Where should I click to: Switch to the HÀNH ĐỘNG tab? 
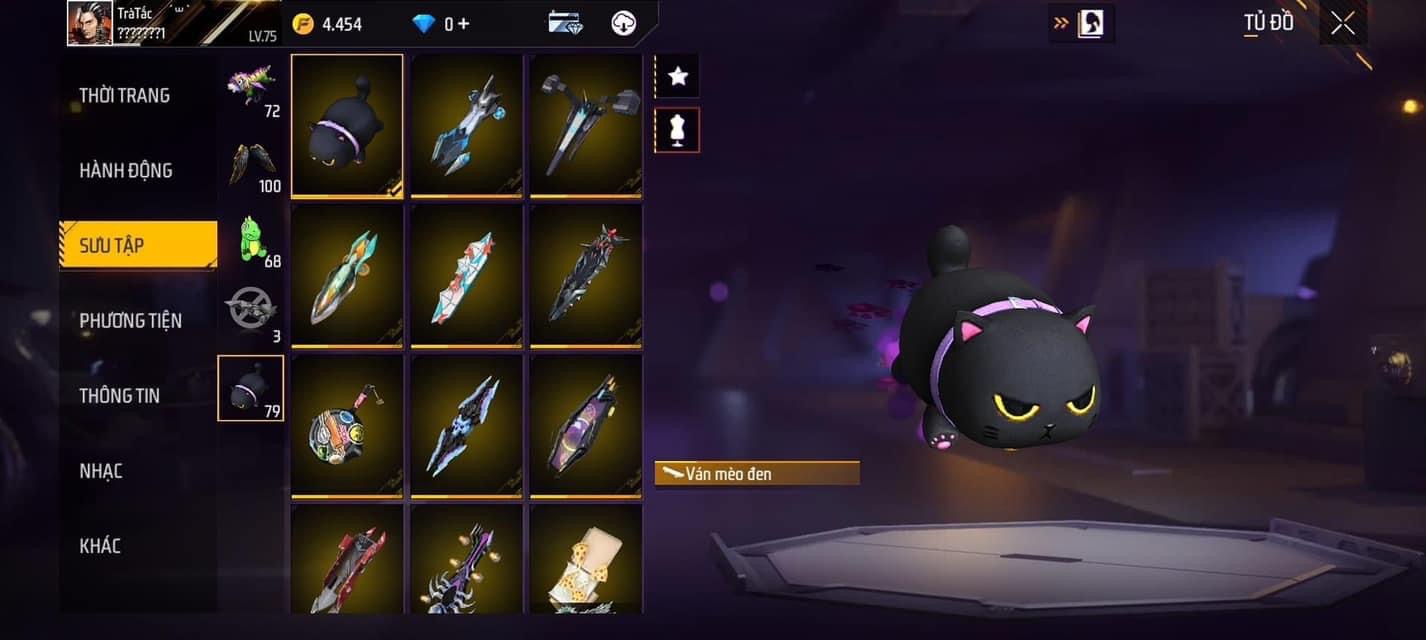tap(126, 171)
